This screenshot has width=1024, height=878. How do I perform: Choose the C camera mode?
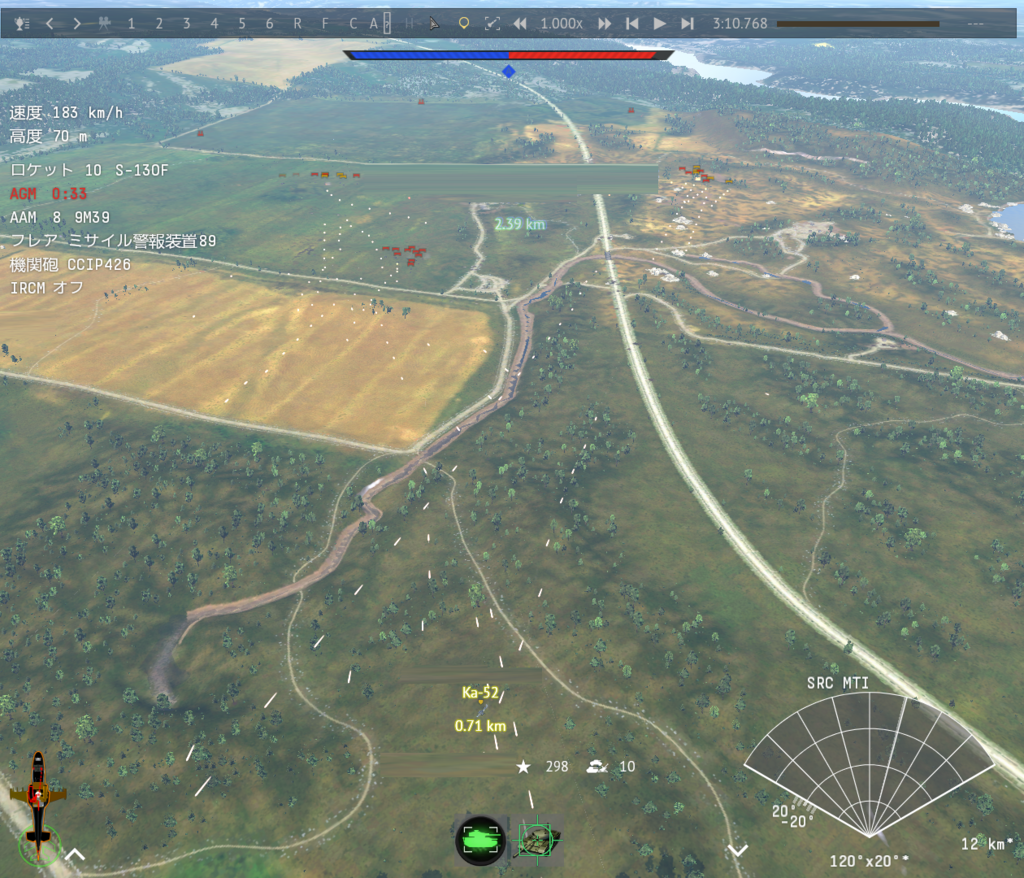(x=353, y=23)
